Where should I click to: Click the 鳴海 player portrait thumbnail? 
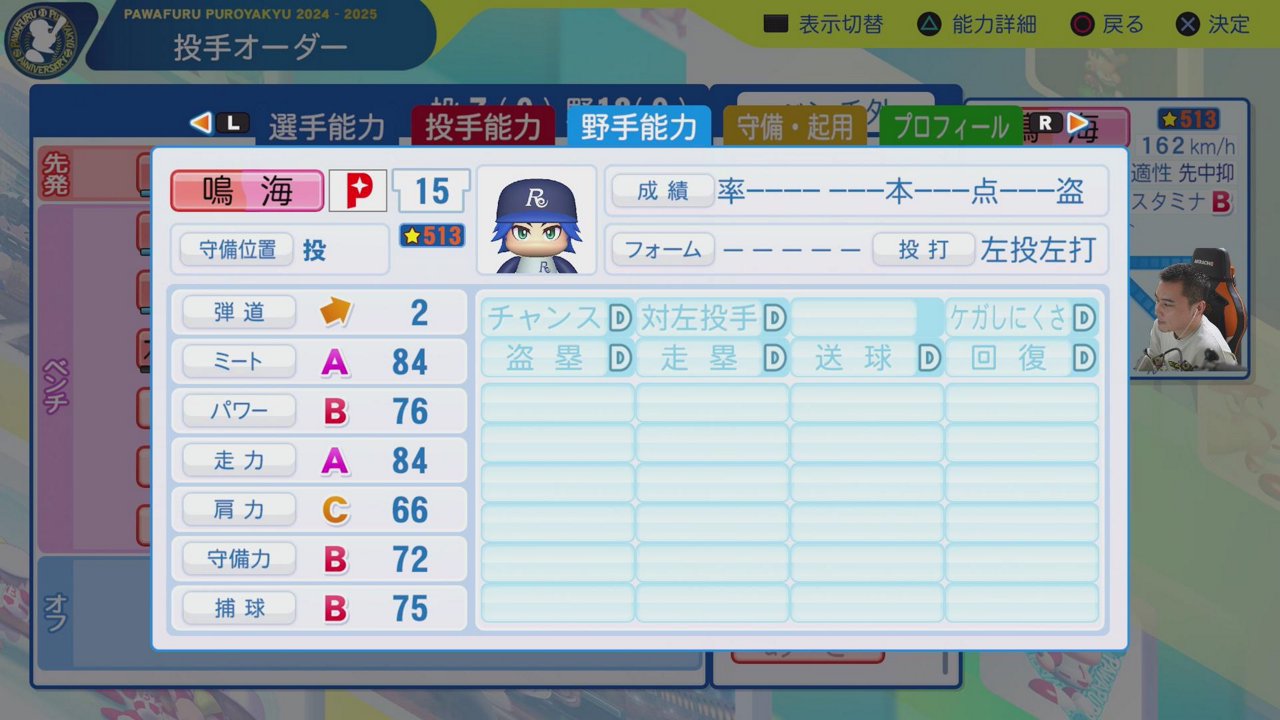[x=537, y=221]
